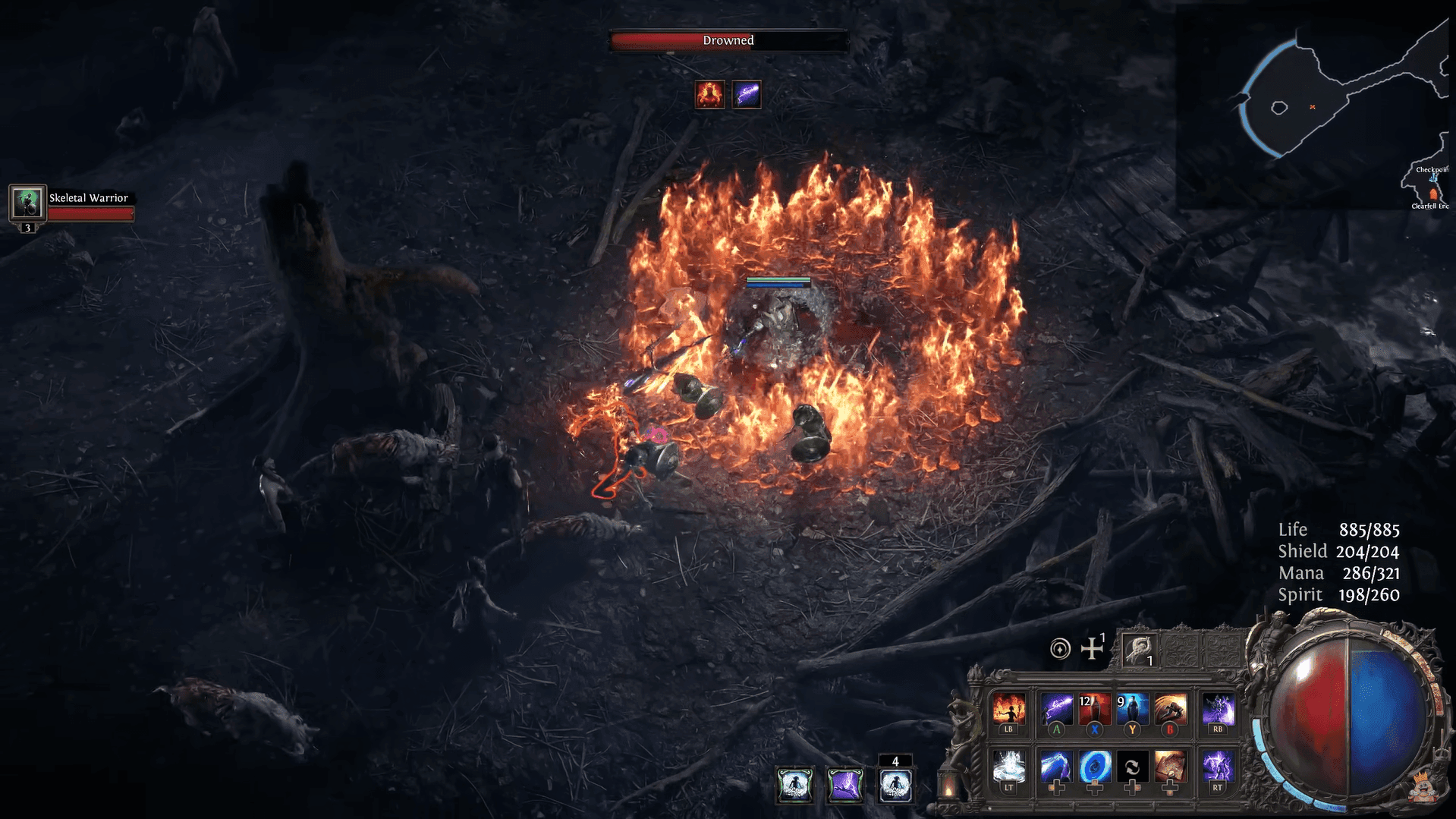Click the fire buff icon below Drowned's name
This screenshot has width=1456, height=819.
[709, 94]
